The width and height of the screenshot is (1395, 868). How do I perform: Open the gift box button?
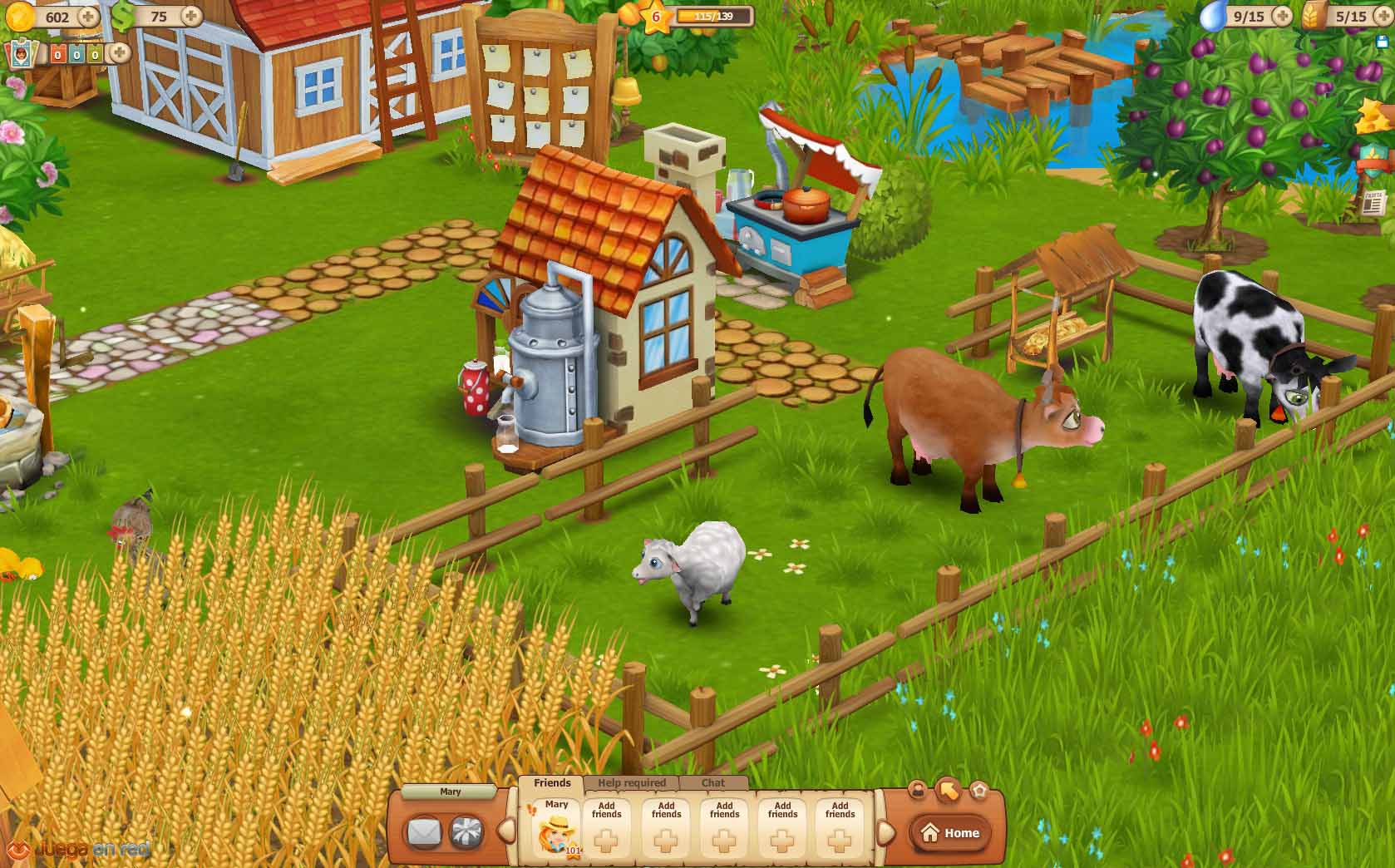click(466, 832)
